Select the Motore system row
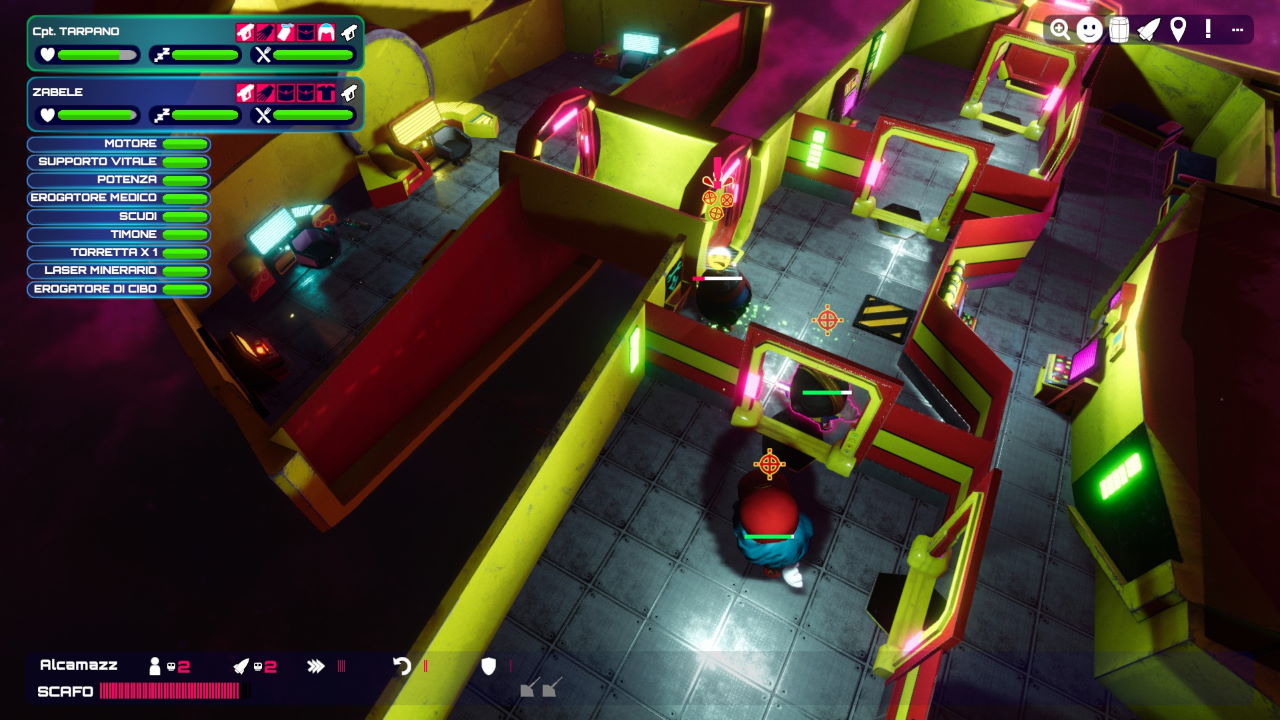This screenshot has height=720, width=1280. [x=119, y=144]
